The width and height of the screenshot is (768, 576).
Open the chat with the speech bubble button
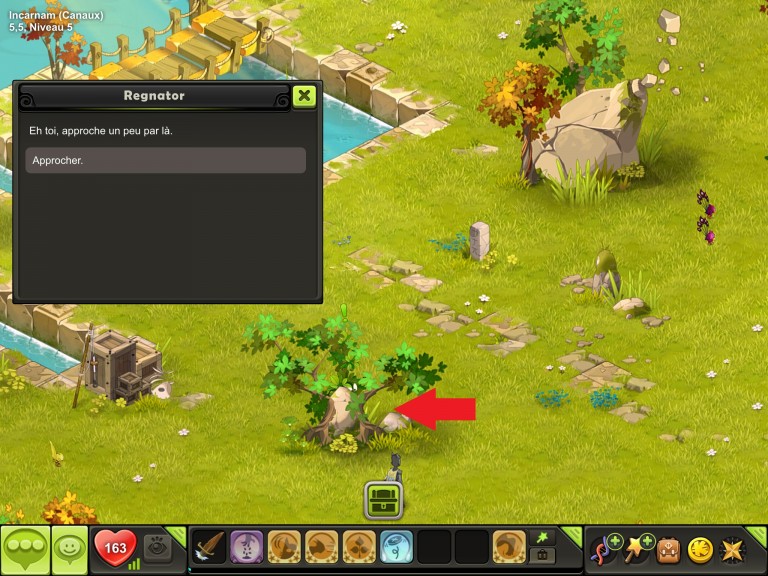pyautogui.click(x=24, y=549)
